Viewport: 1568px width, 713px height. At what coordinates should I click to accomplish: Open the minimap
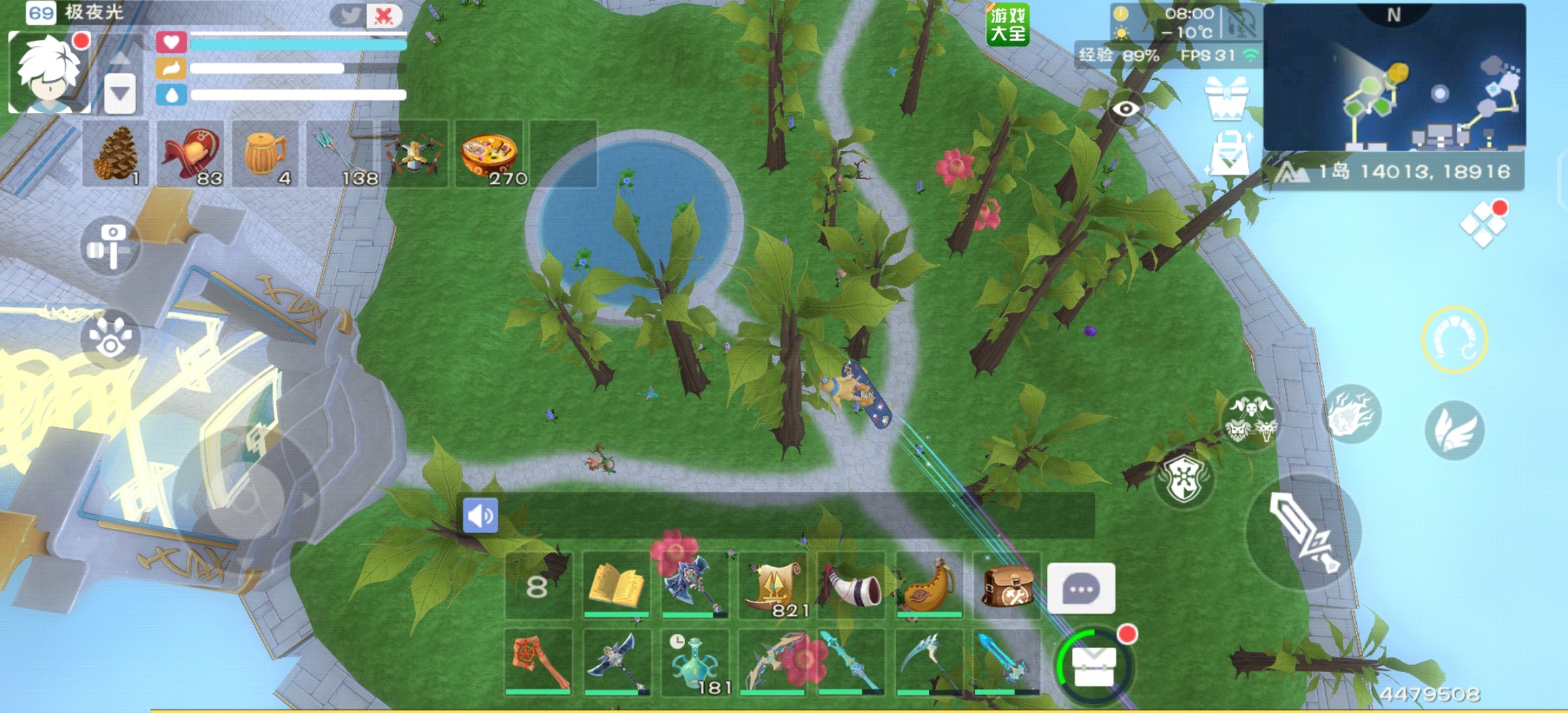[x=1394, y=79]
